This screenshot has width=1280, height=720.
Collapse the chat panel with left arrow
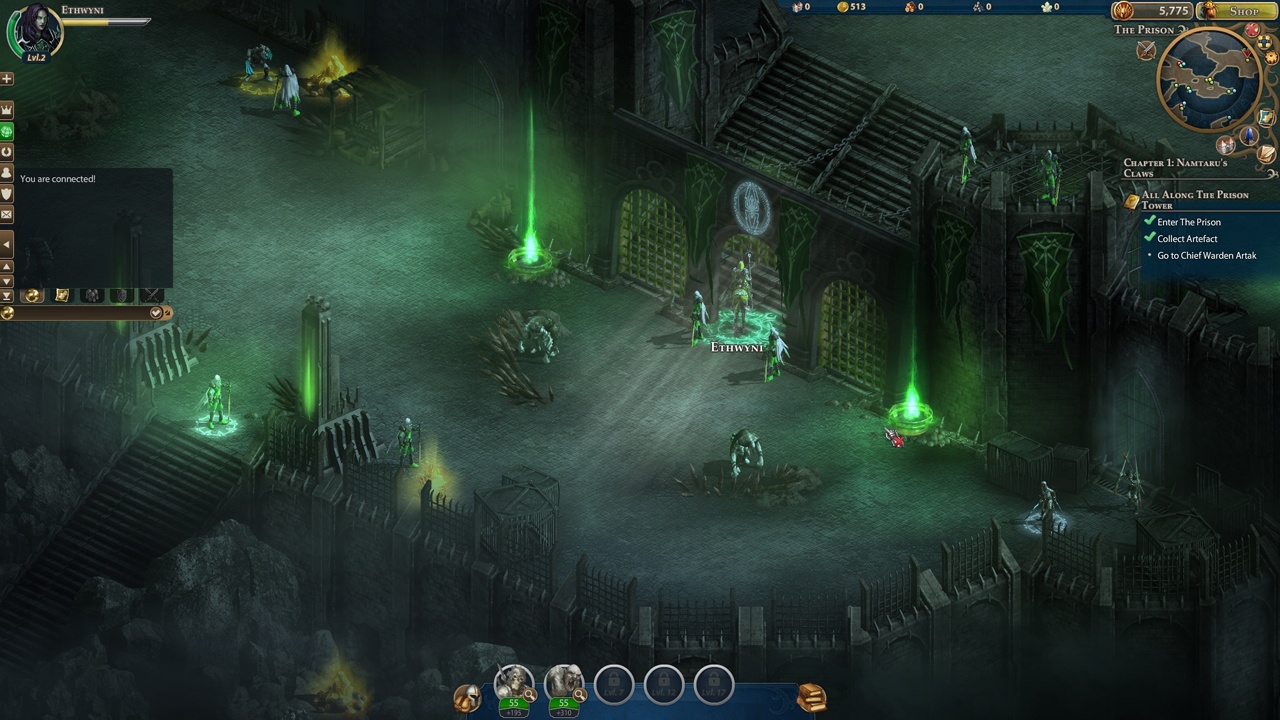pos(7,244)
